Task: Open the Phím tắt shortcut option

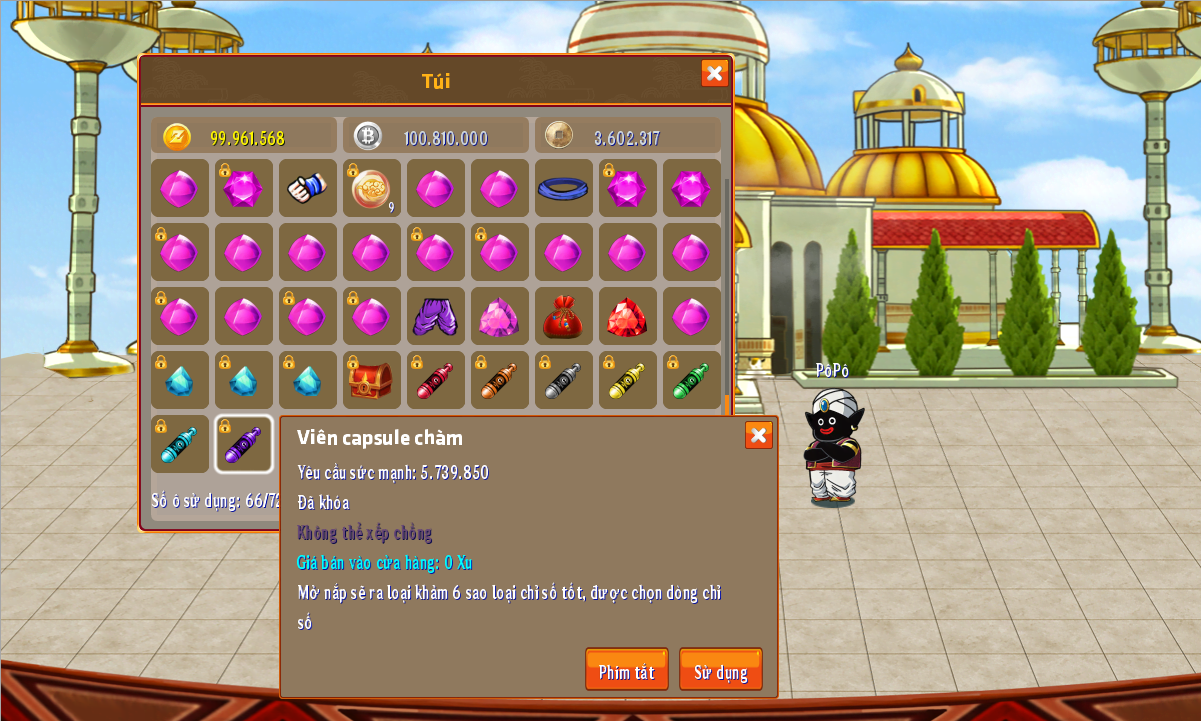Action: (626, 670)
